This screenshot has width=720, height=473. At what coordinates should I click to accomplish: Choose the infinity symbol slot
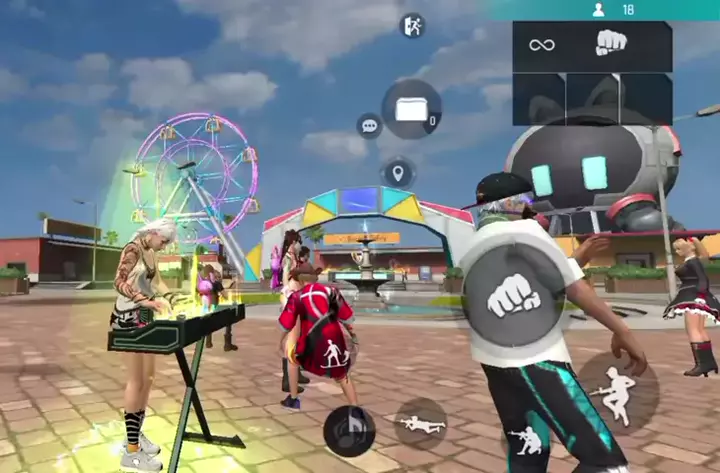tap(542, 45)
